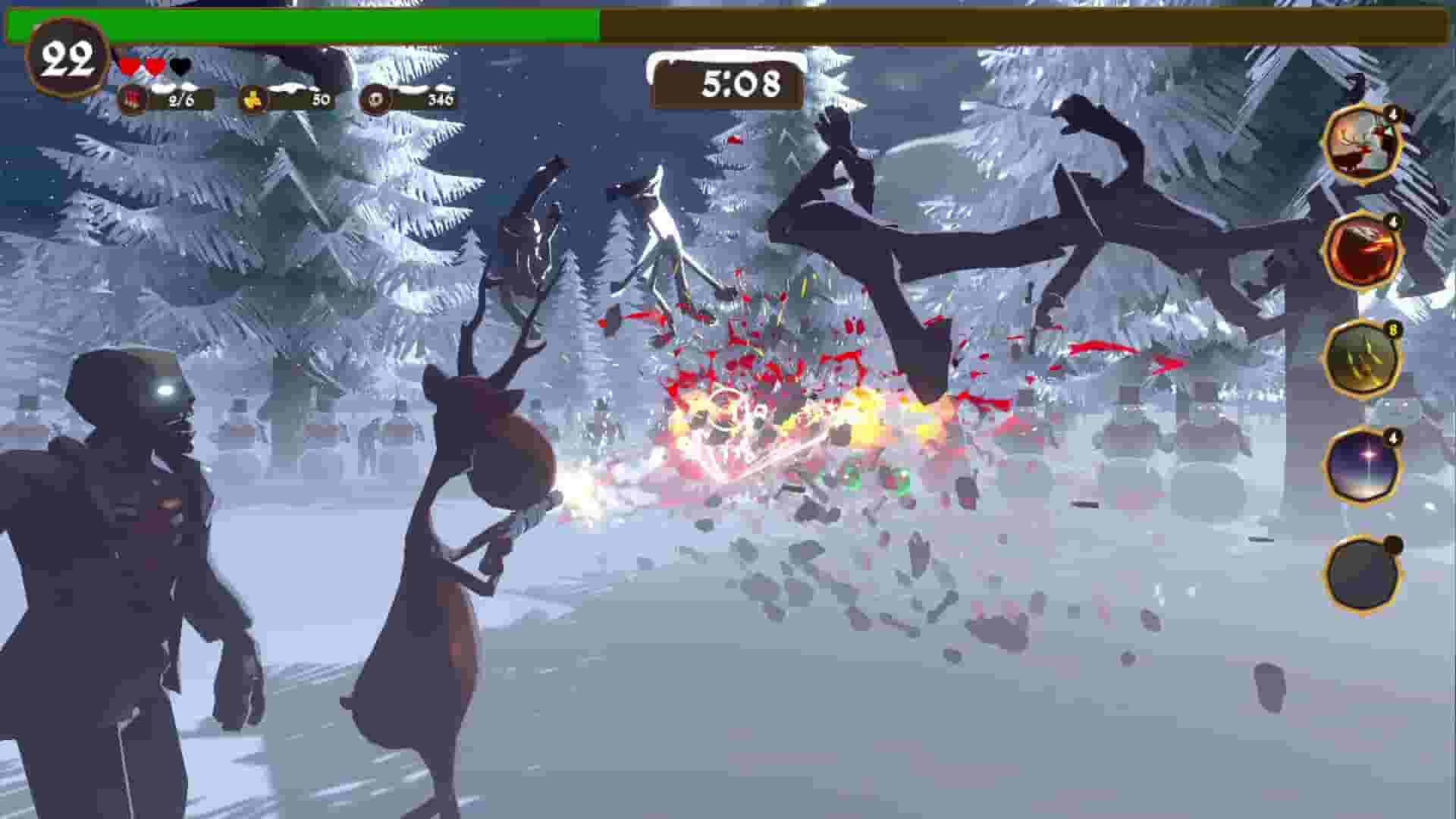Click the 2/6 gift progress counter
The image size is (1456, 819).
click(180, 99)
